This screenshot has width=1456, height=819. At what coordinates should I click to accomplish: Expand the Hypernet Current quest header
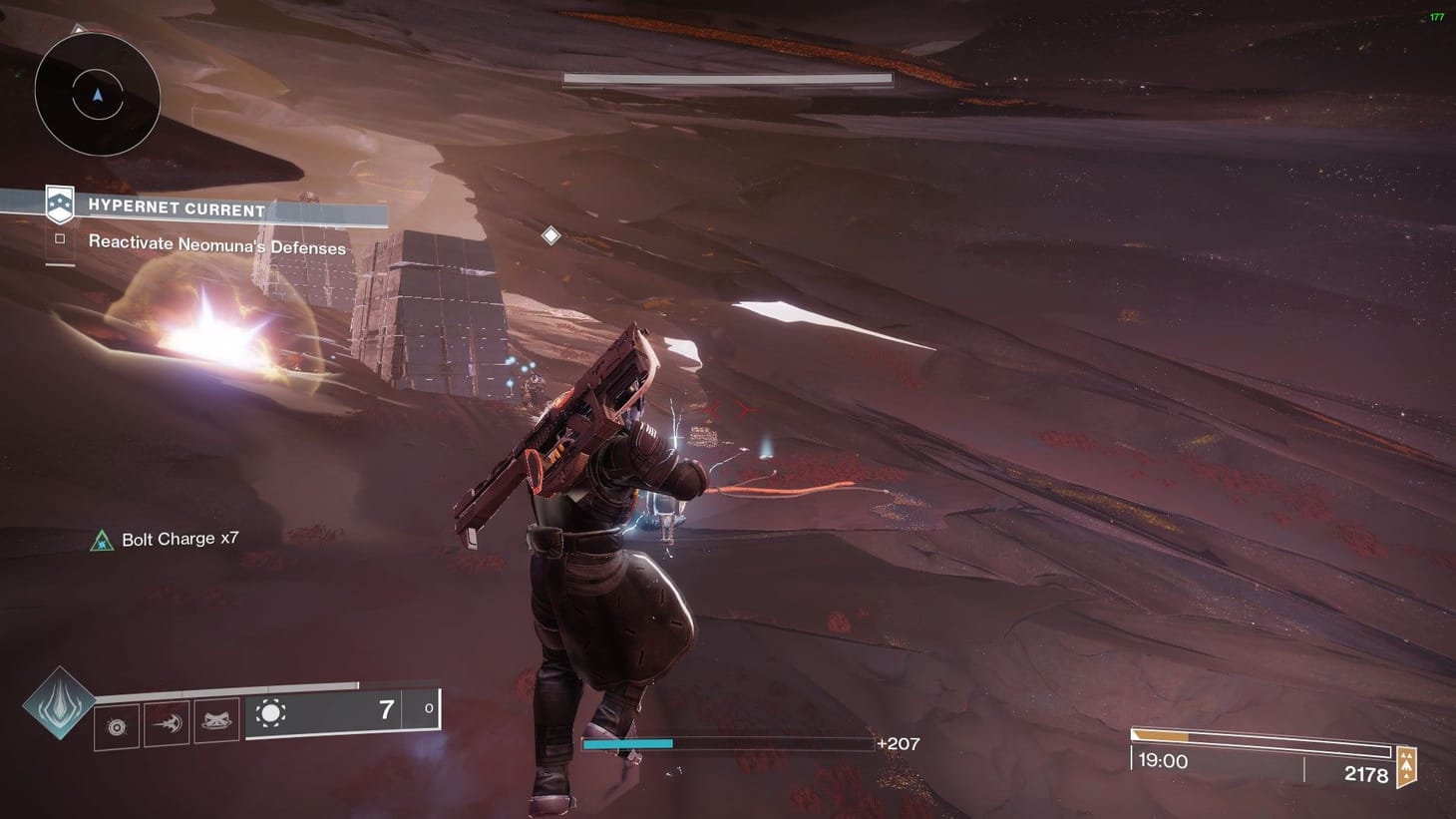click(x=176, y=209)
